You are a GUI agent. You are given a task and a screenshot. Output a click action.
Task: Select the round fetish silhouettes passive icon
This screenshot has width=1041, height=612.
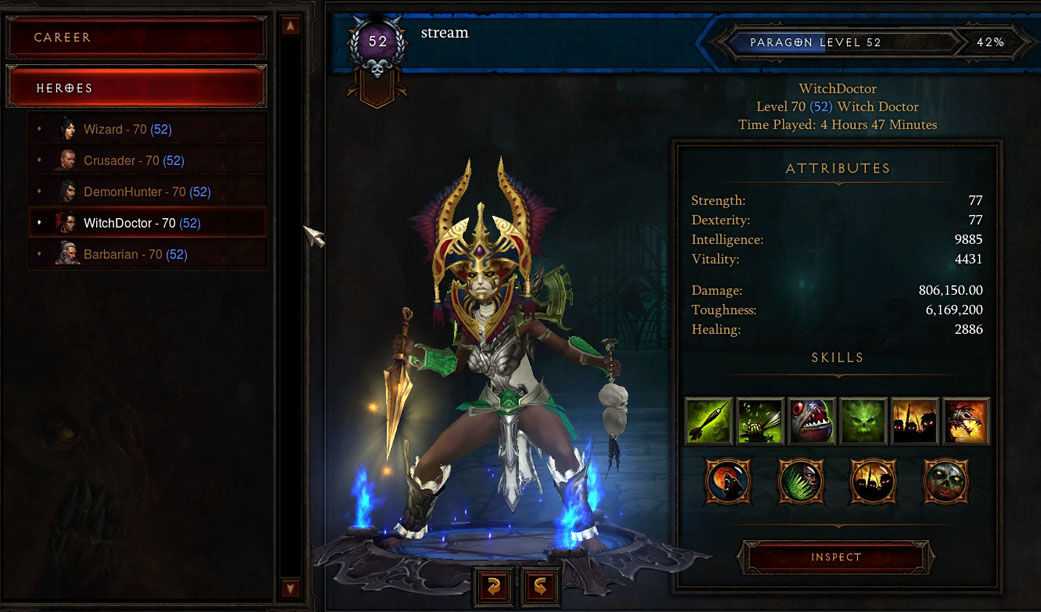[x=872, y=482]
